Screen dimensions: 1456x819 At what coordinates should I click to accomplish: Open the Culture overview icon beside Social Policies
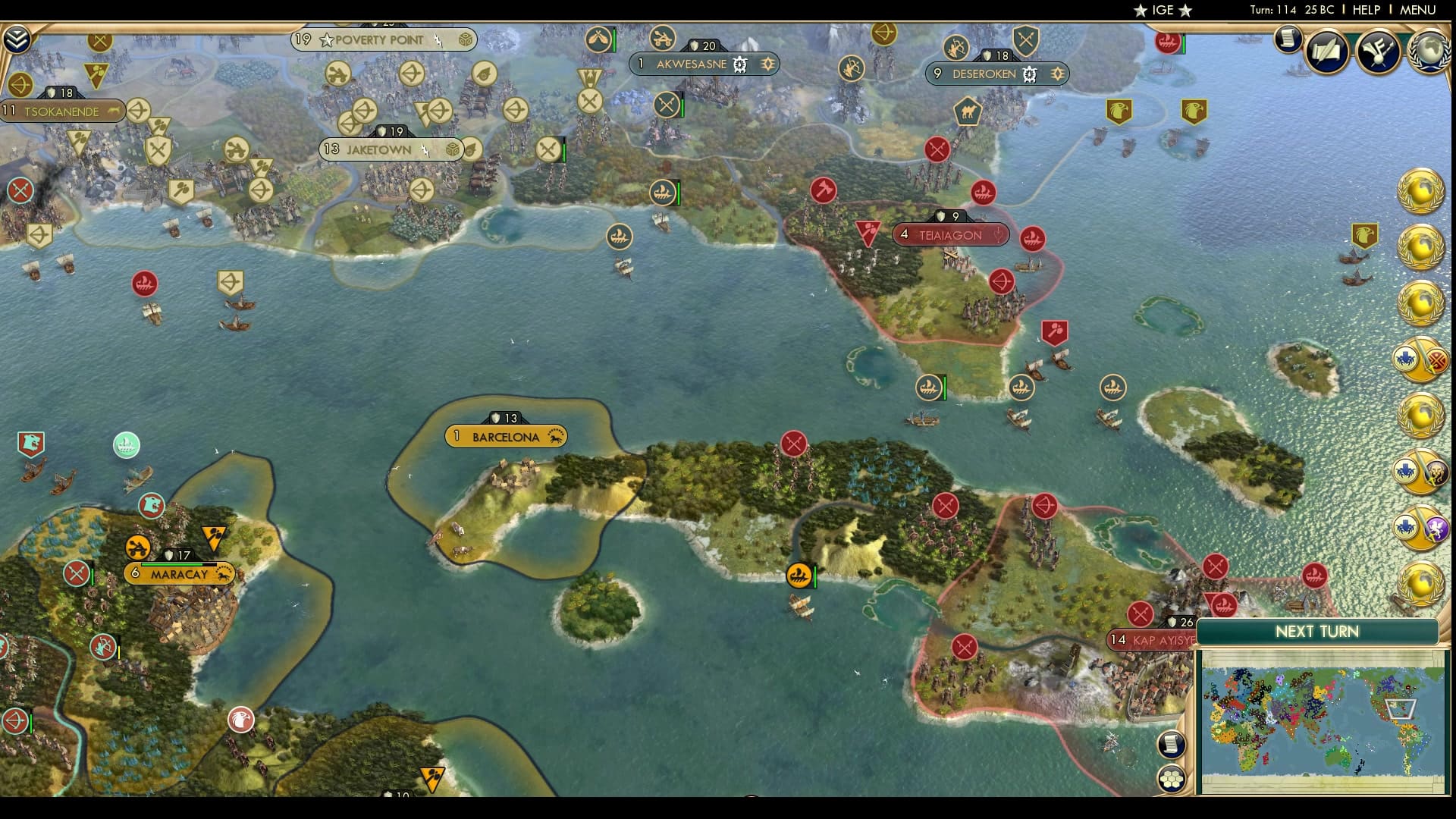(x=1376, y=52)
